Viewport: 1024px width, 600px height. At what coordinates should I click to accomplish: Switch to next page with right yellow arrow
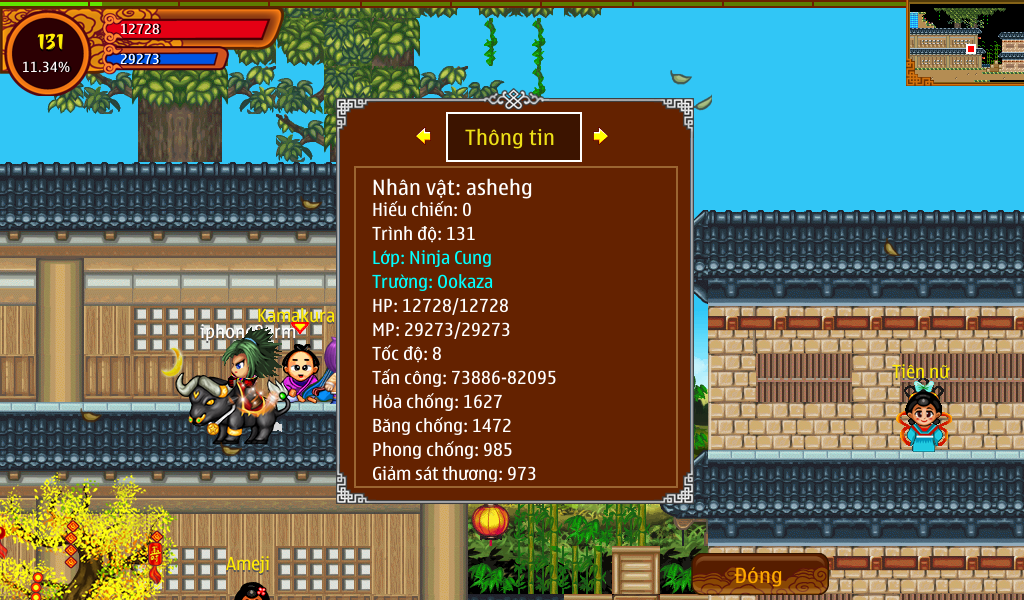pyautogui.click(x=600, y=136)
